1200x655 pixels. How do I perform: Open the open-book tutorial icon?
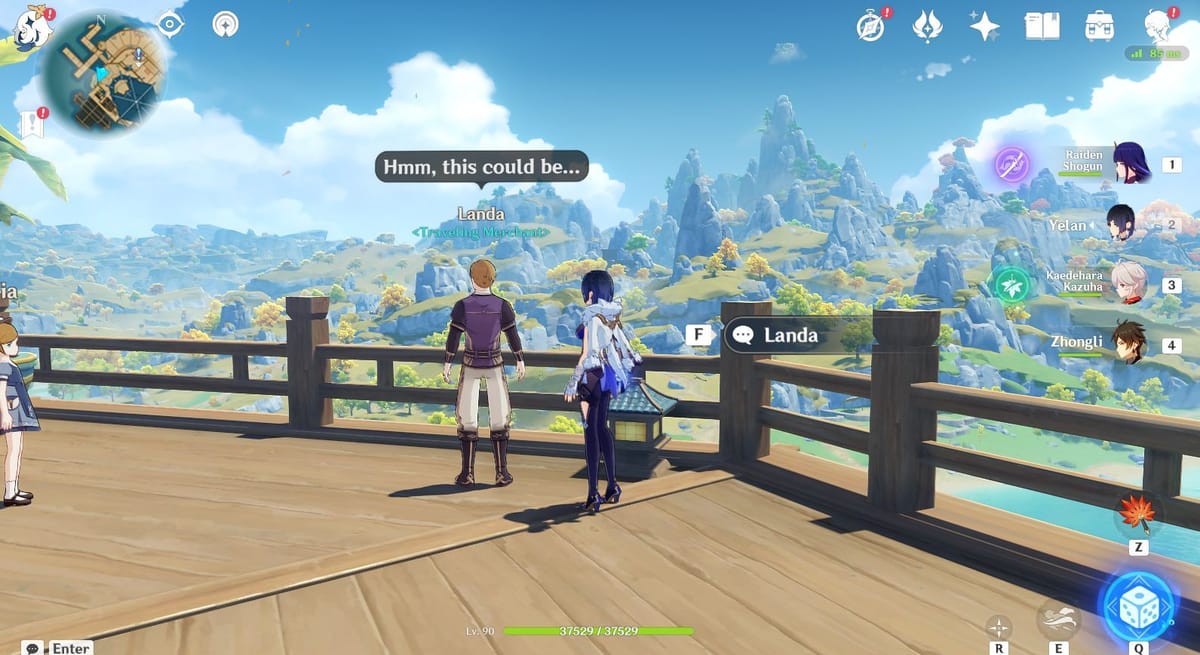click(x=1042, y=27)
